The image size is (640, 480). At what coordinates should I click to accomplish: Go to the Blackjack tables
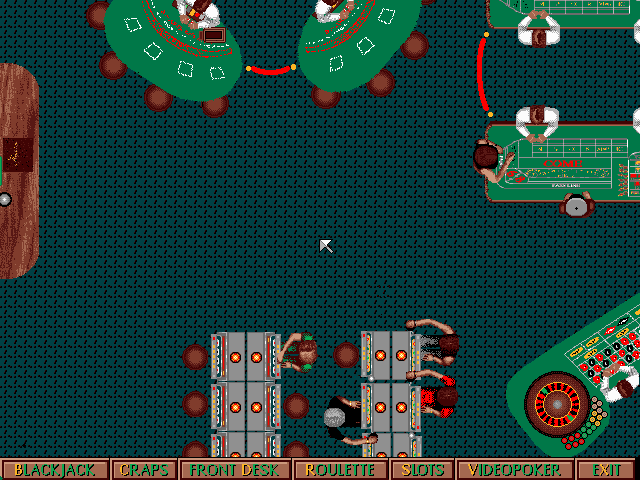pyautogui.click(x=55, y=470)
